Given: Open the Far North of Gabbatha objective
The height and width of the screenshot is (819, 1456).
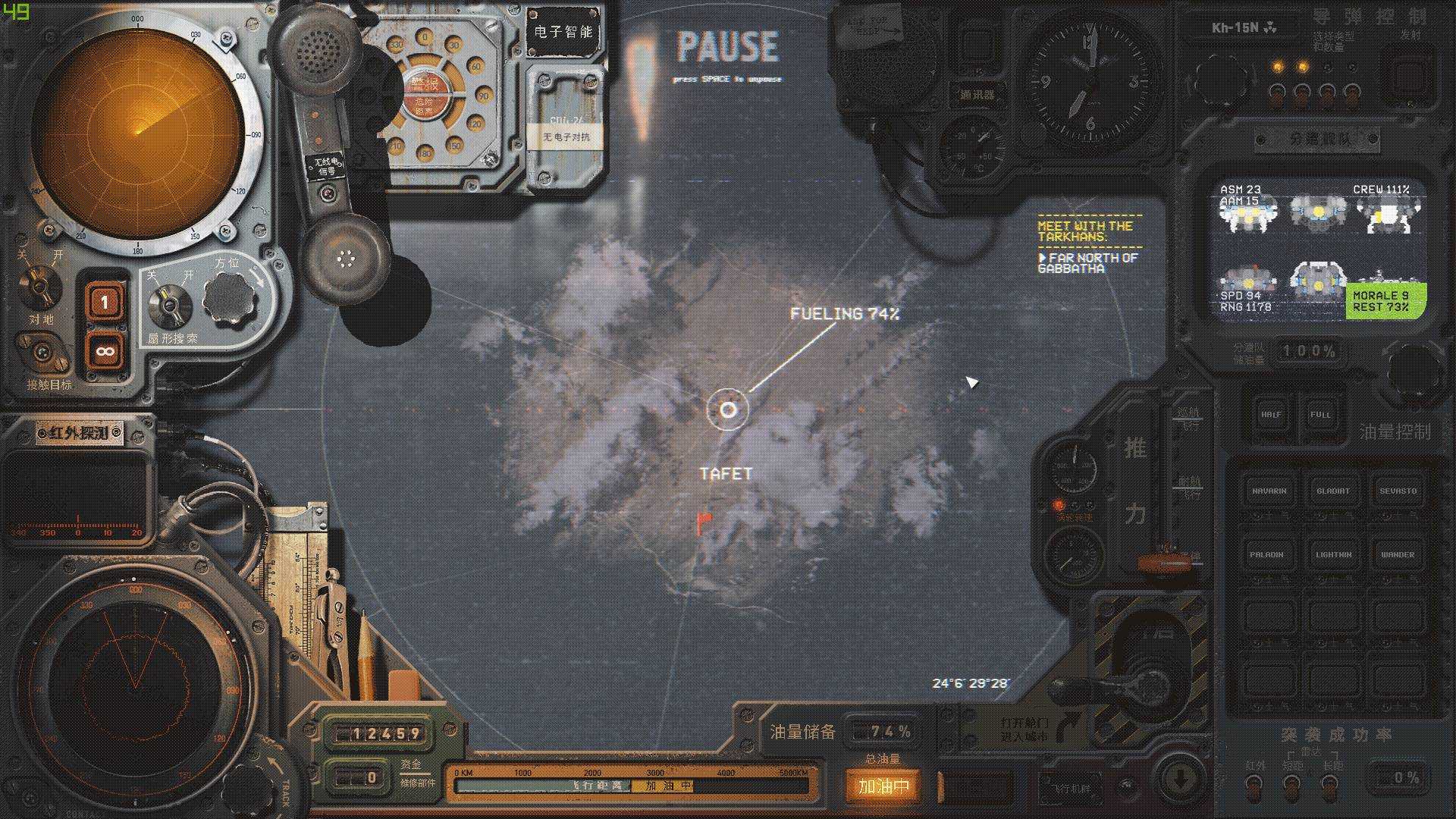Looking at the screenshot, I should click(1088, 263).
